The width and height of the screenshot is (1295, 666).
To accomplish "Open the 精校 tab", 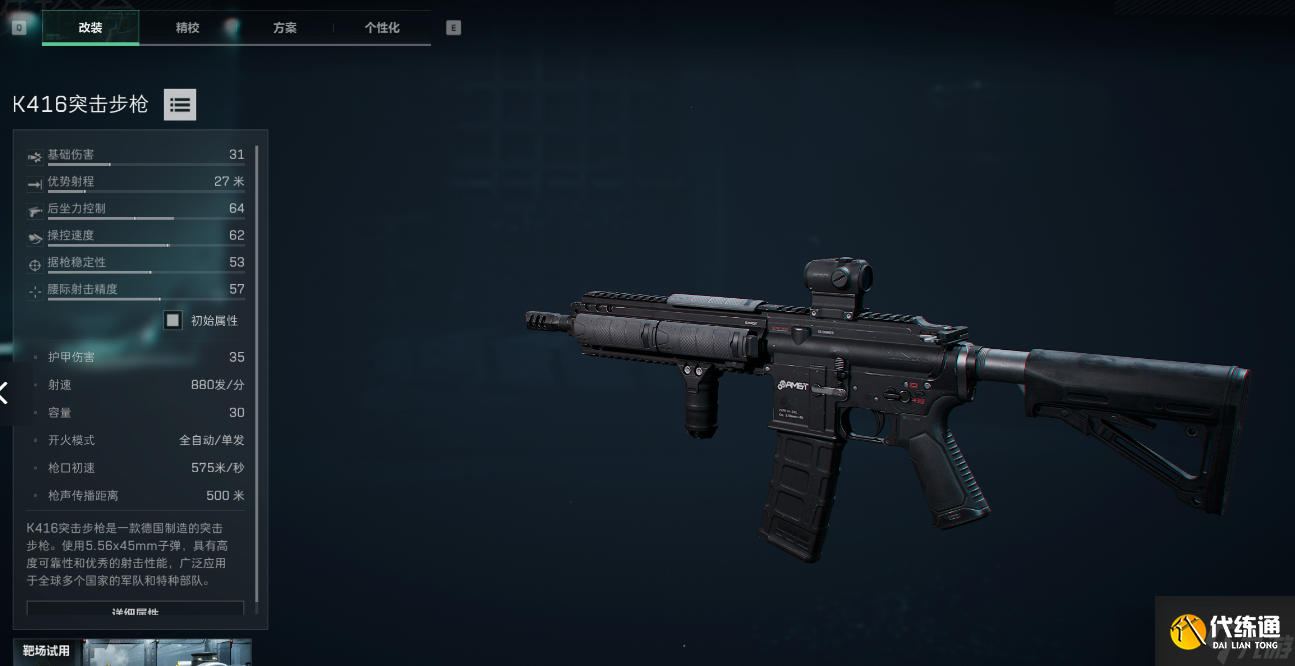I will [x=187, y=28].
